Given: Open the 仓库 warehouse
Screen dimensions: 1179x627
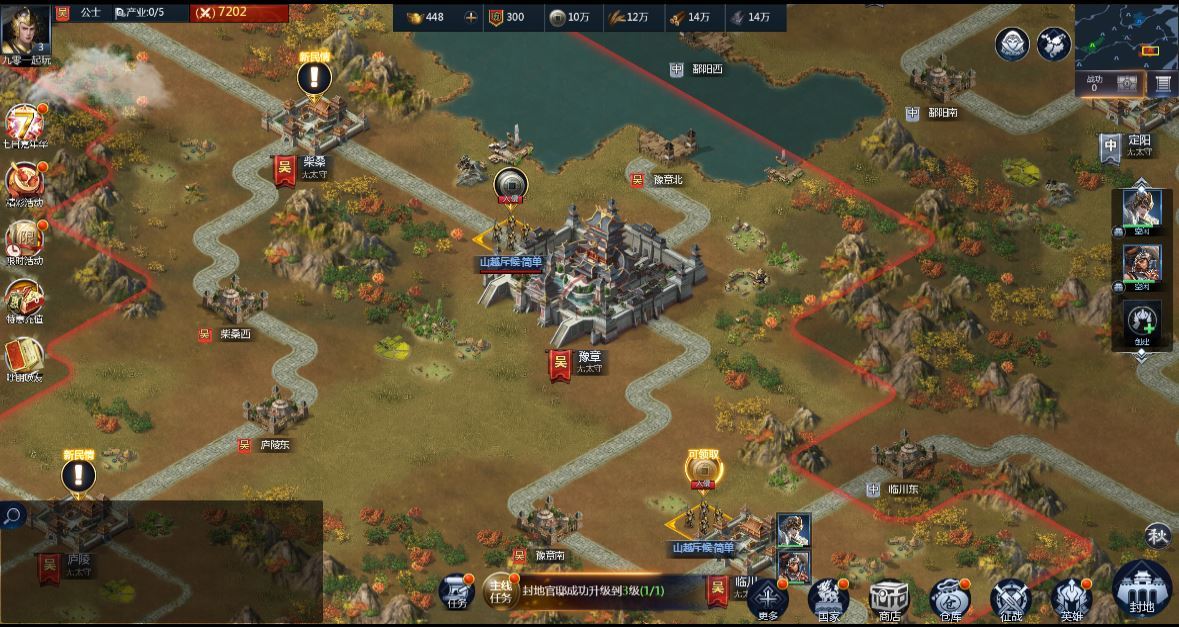Looking at the screenshot, I should [x=949, y=597].
